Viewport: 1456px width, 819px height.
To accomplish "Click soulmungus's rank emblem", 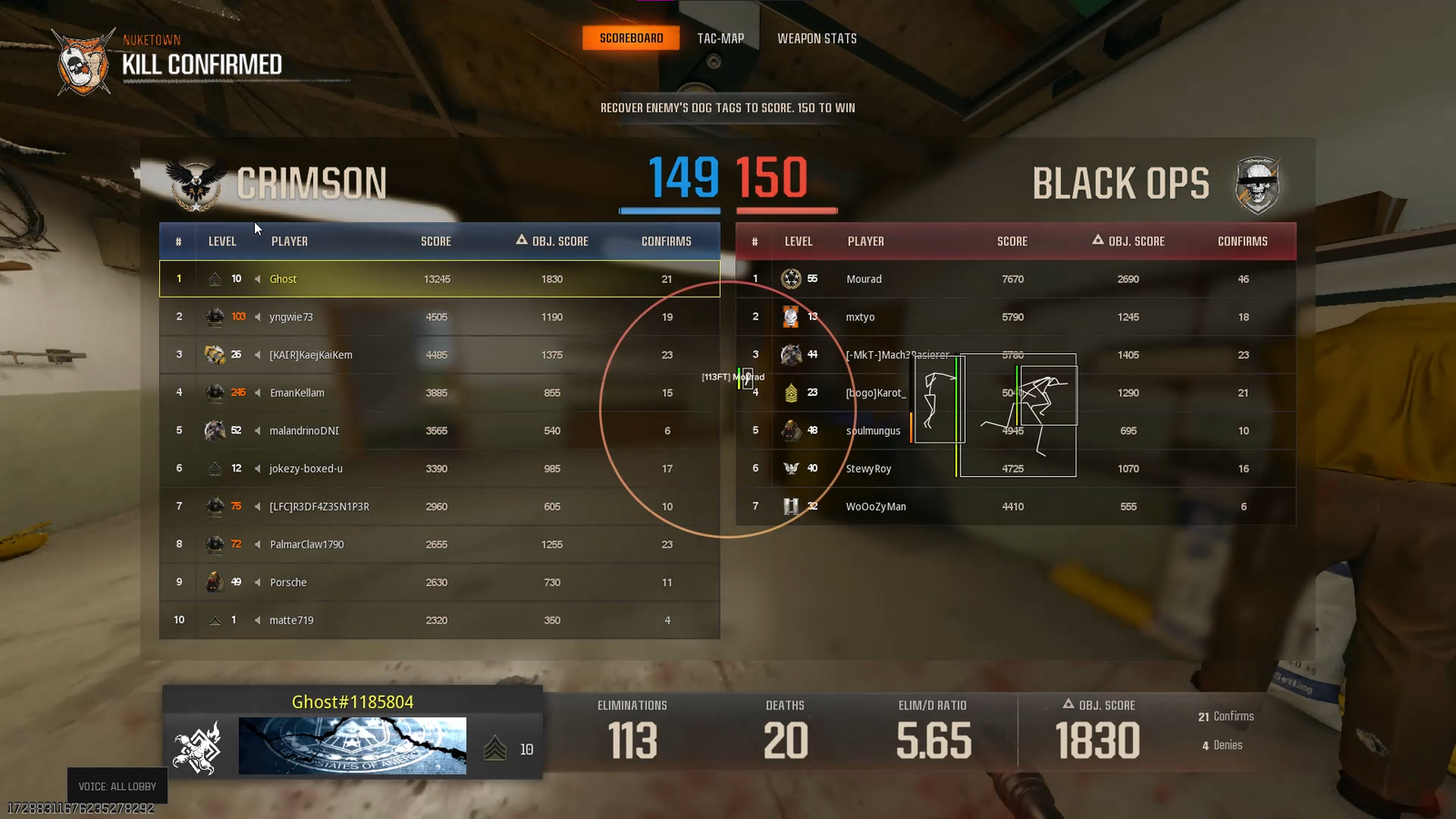I will (x=793, y=430).
